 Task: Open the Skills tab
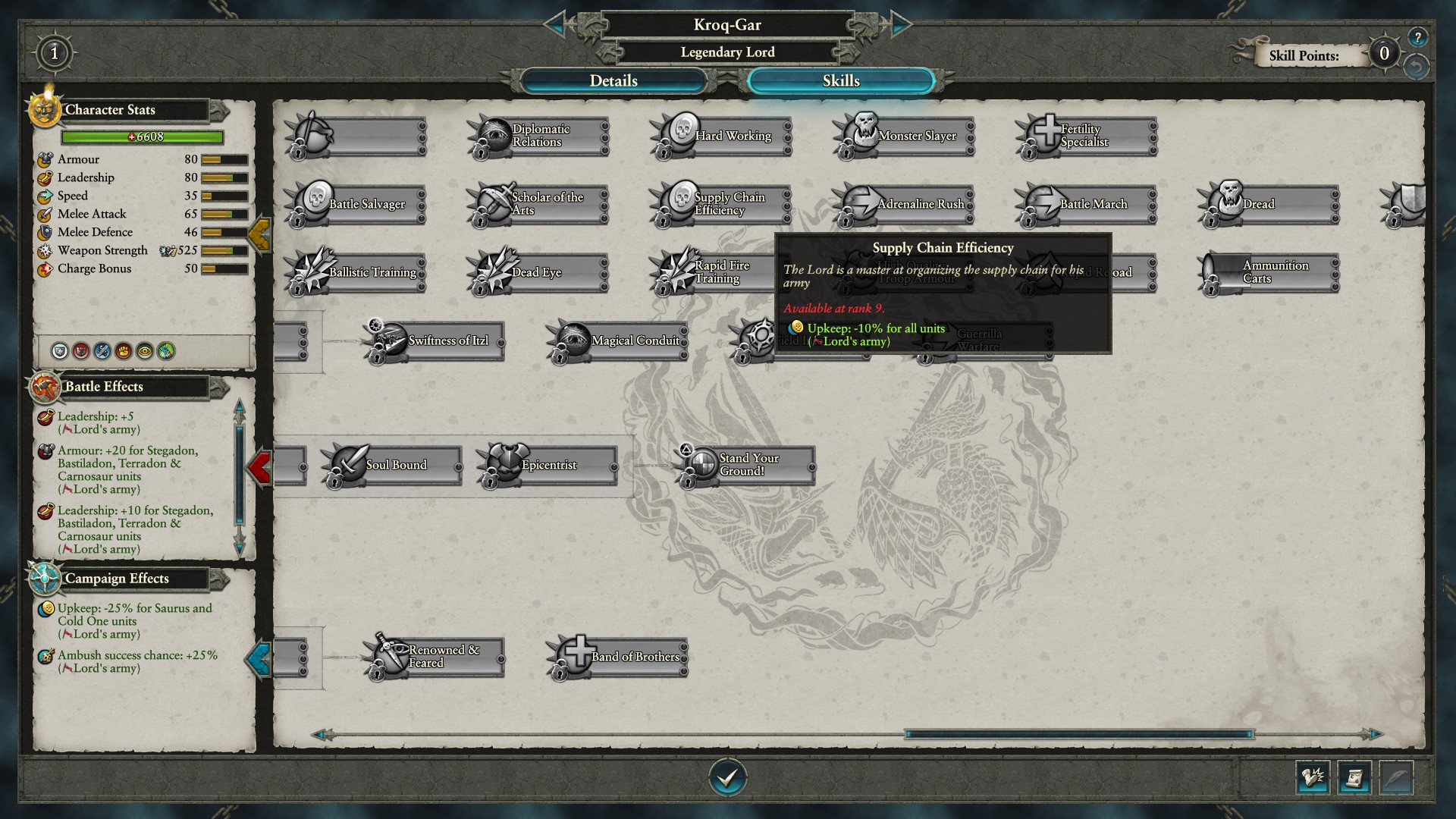(x=840, y=81)
